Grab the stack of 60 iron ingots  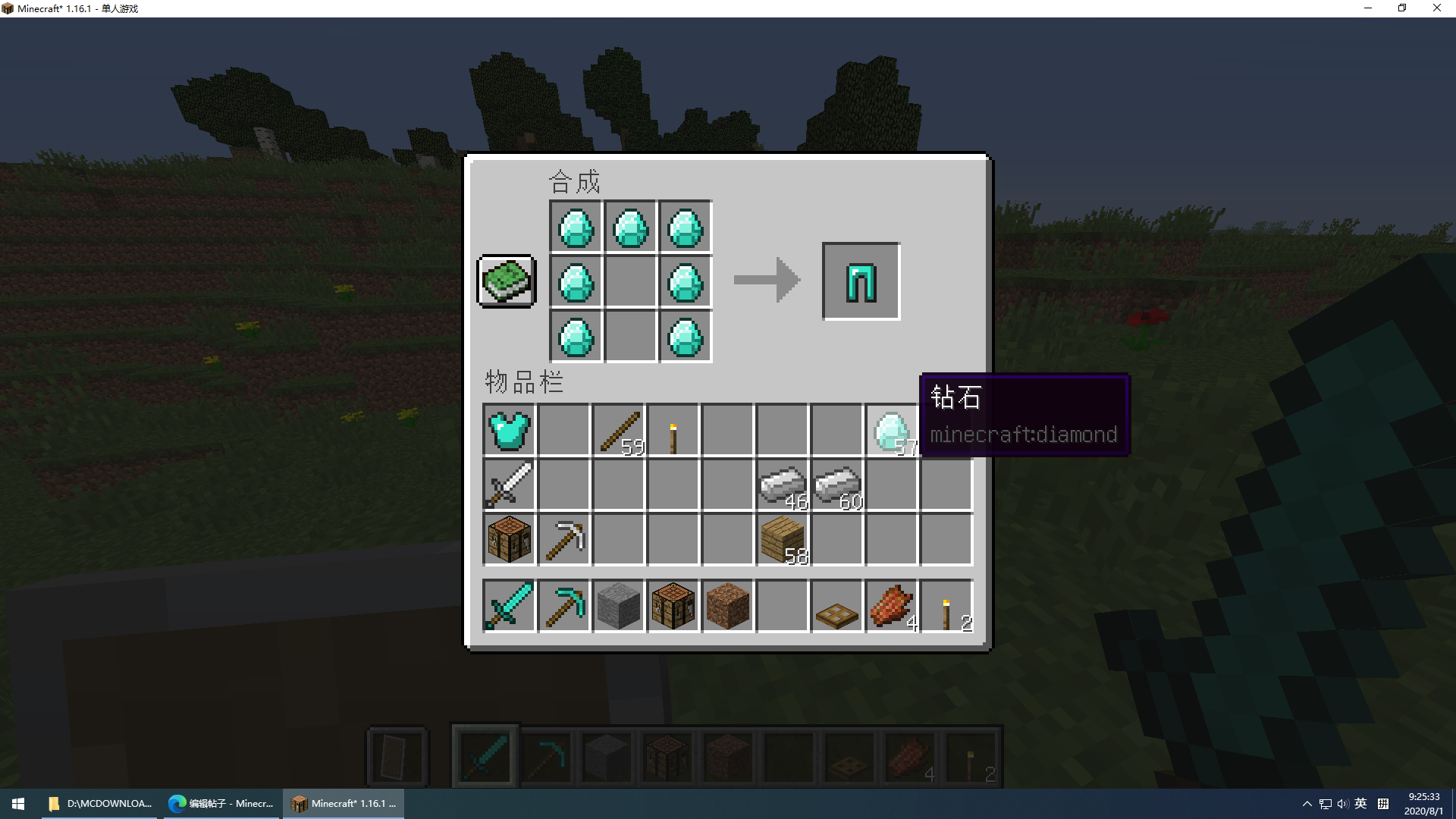pyautogui.click(x=836, y=485)
